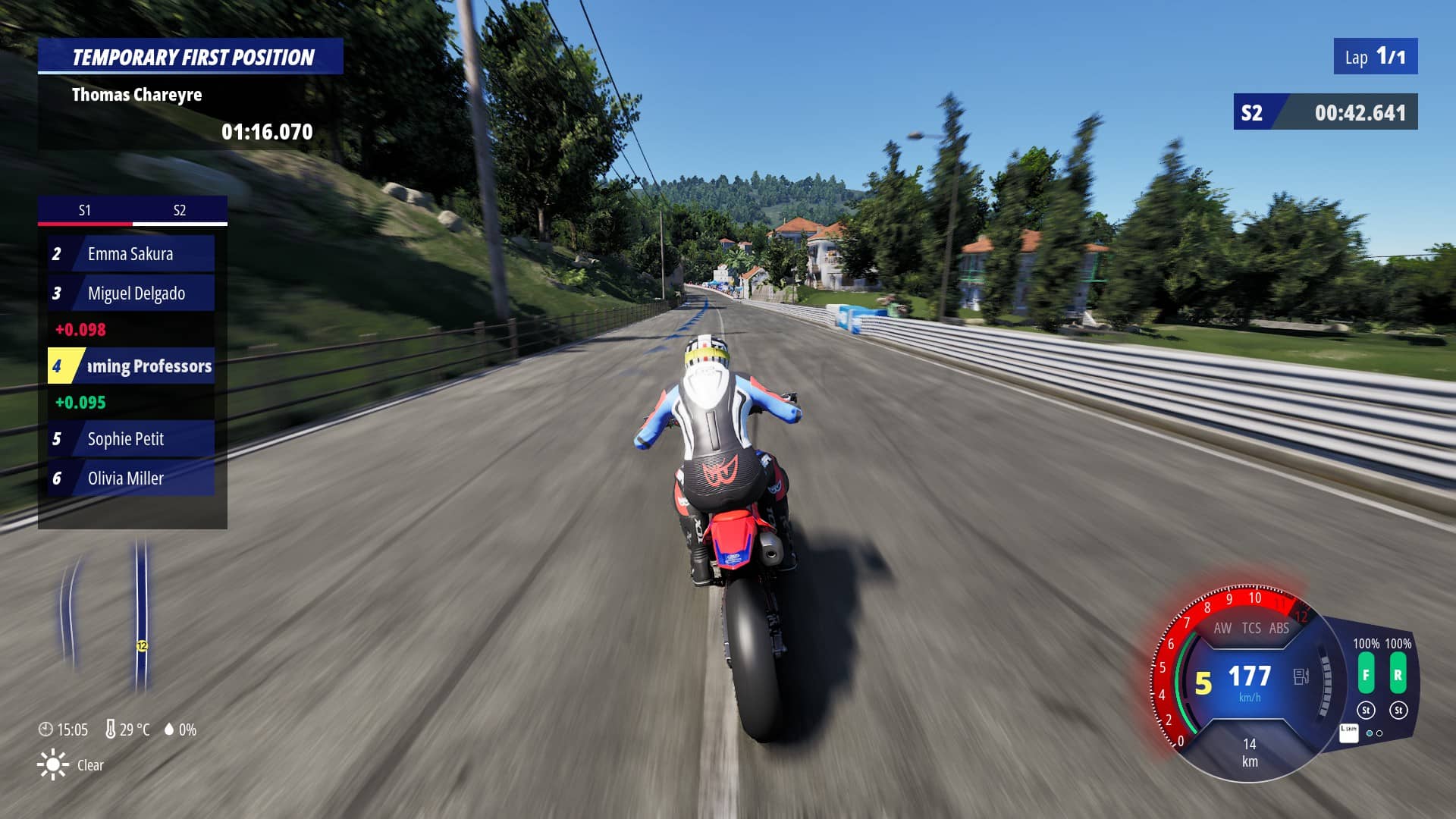This screenshot has height=819, width=1456.
Task: Select Miguel Delgado's leaderboard row
Action: tap(131, 293)
